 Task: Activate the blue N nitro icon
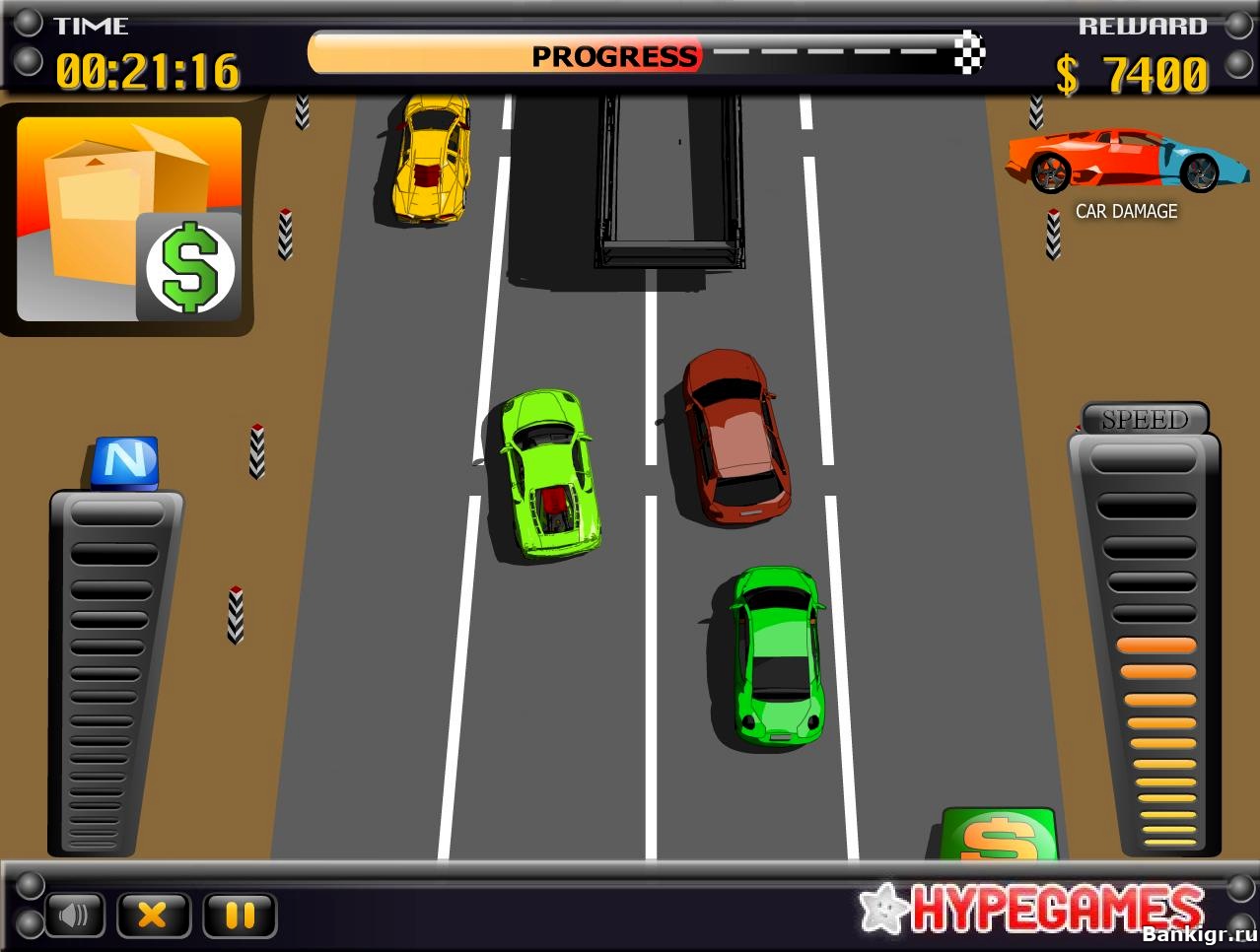click(x=126, y=460)
